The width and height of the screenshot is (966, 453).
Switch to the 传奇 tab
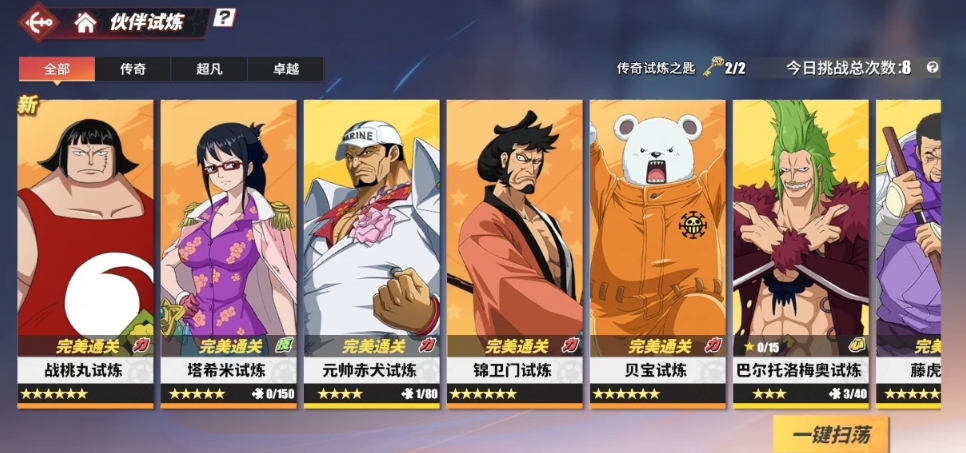click(x=133, y=69)
